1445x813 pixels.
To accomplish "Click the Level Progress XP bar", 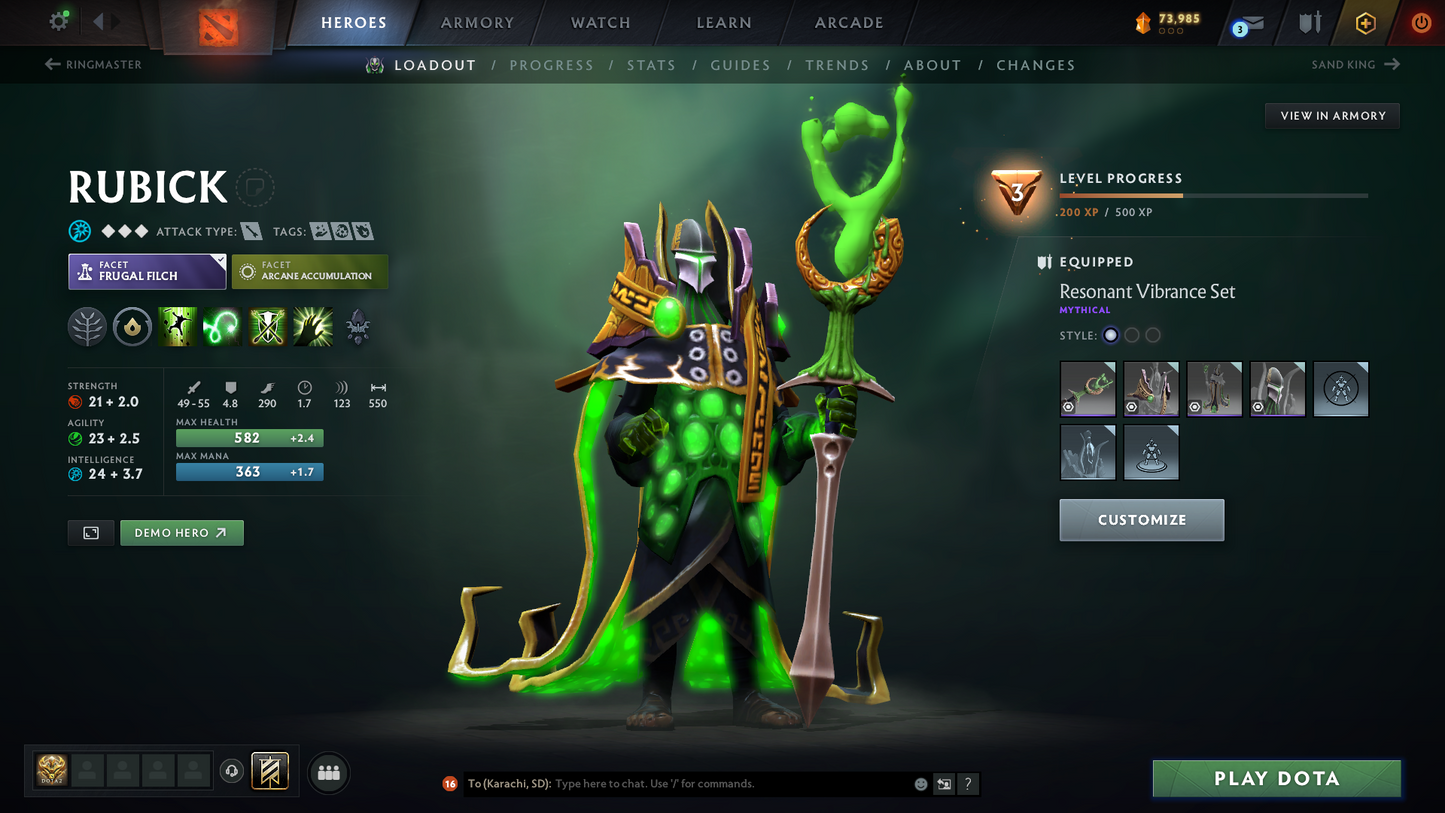I will pos(1214,196).
